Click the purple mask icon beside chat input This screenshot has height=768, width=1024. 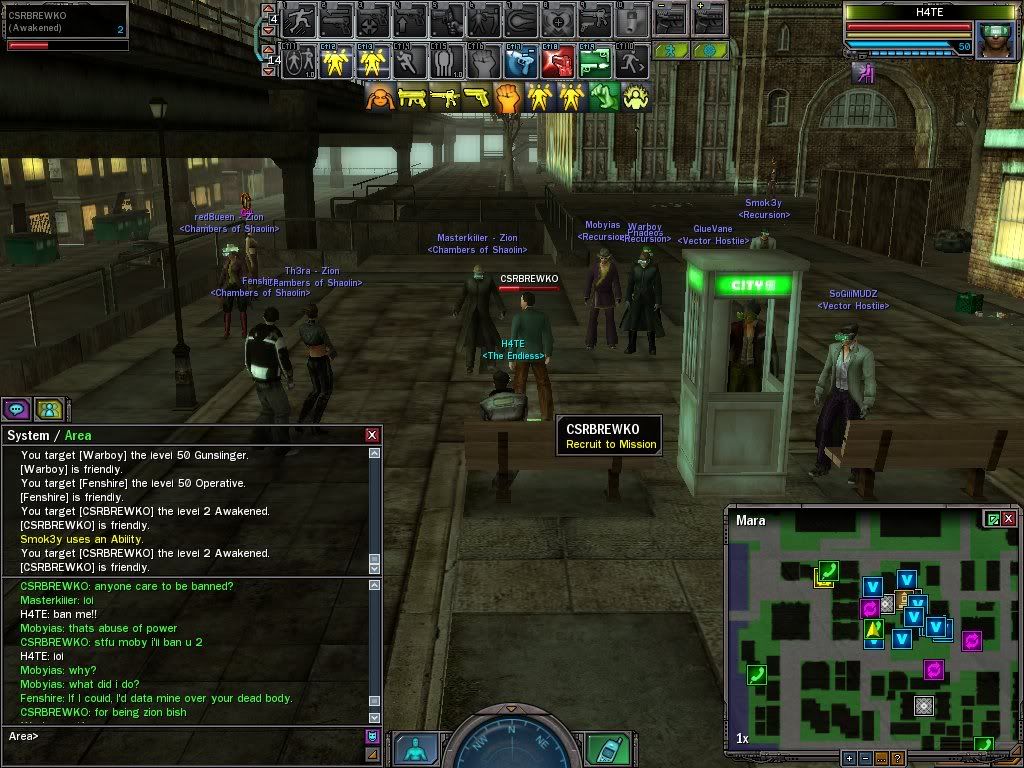[372, 736]
